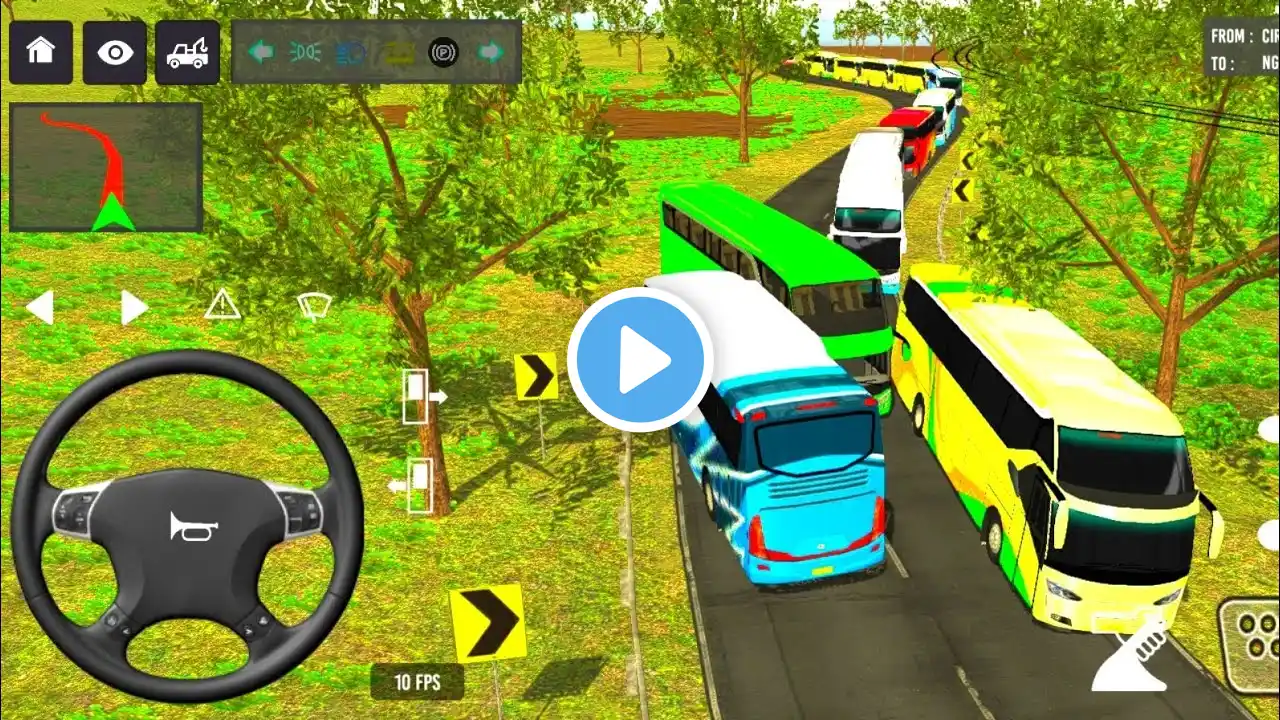Turn on the hazard warning triangle
The width and height of the screenshot is (1280, 720).
(x=222, y=304)
